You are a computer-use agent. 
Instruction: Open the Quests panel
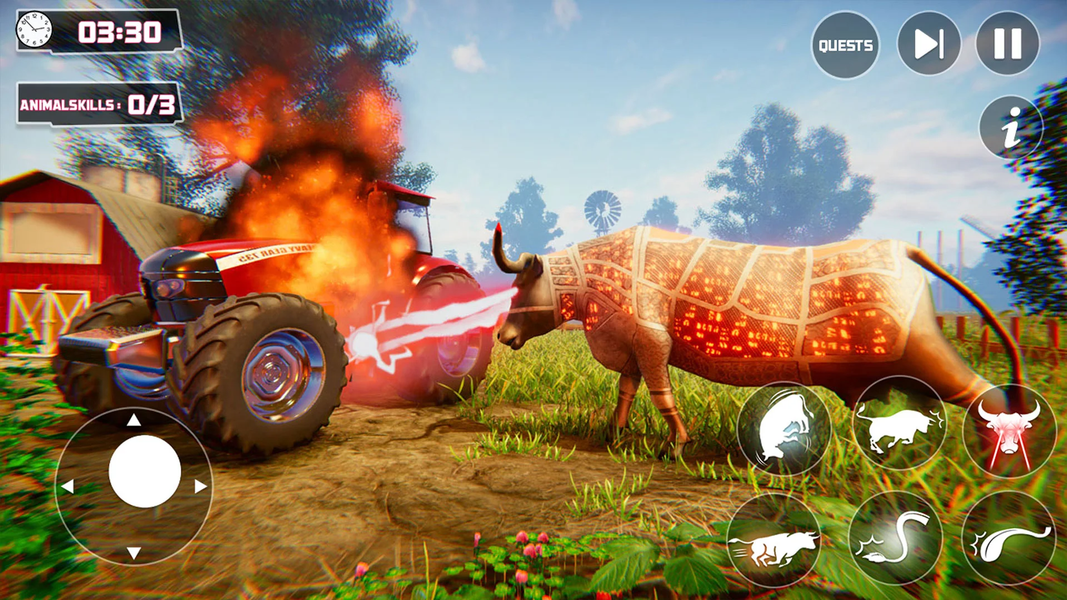845,45
